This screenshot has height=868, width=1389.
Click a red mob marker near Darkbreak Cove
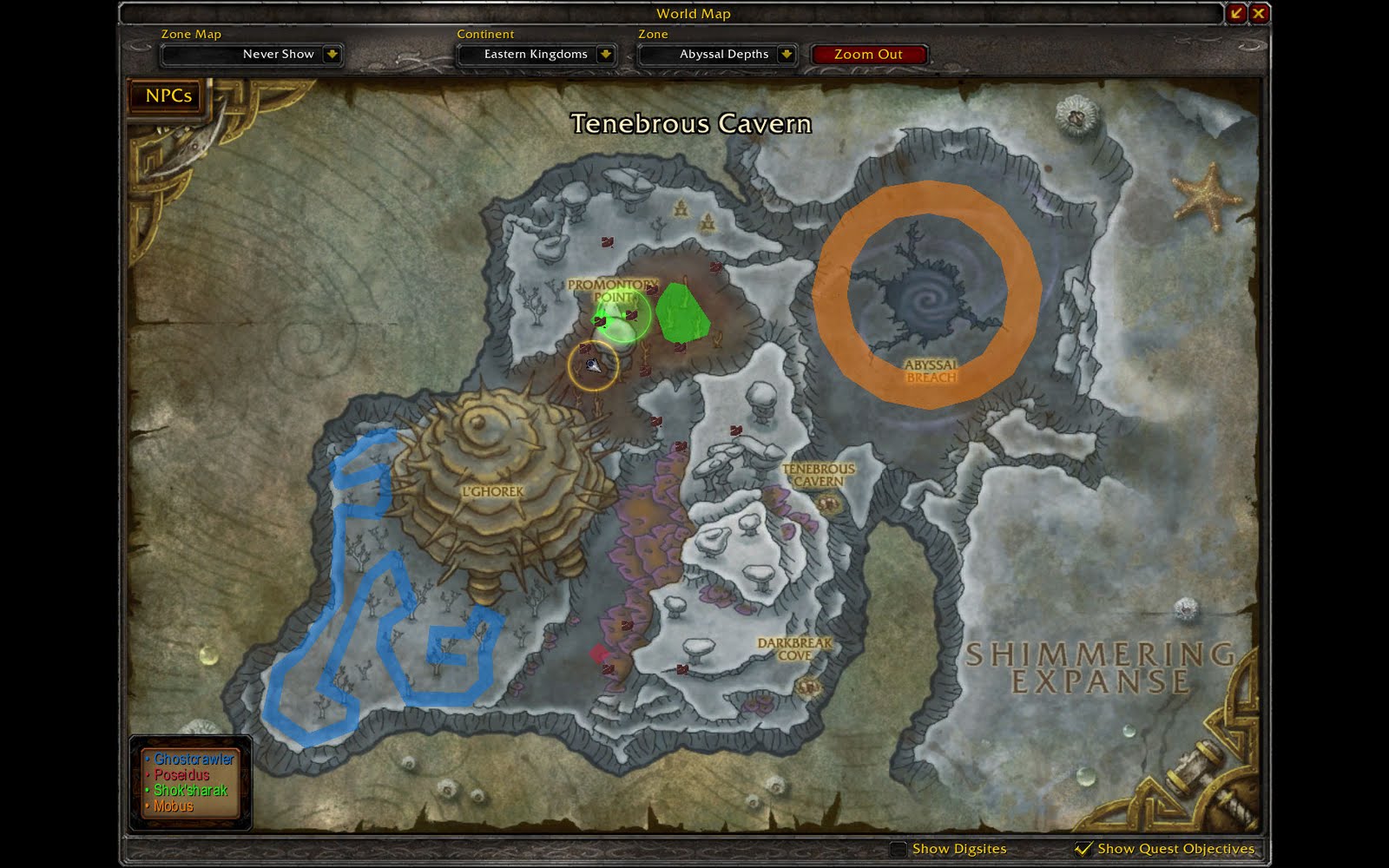(682, 669)
